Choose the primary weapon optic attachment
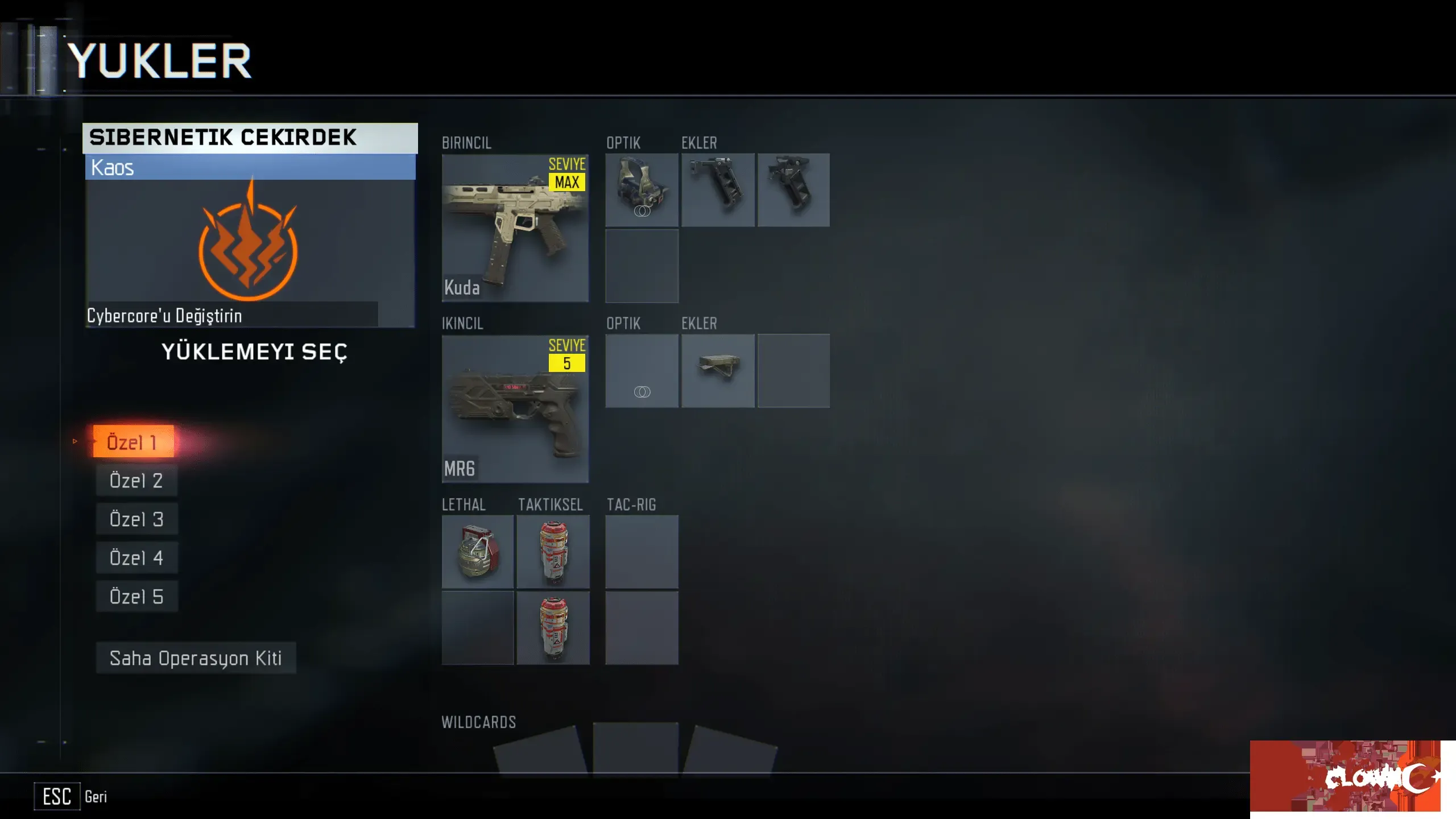The width and height of the screenshot is (1456, 819). click(x=642, y=190)
